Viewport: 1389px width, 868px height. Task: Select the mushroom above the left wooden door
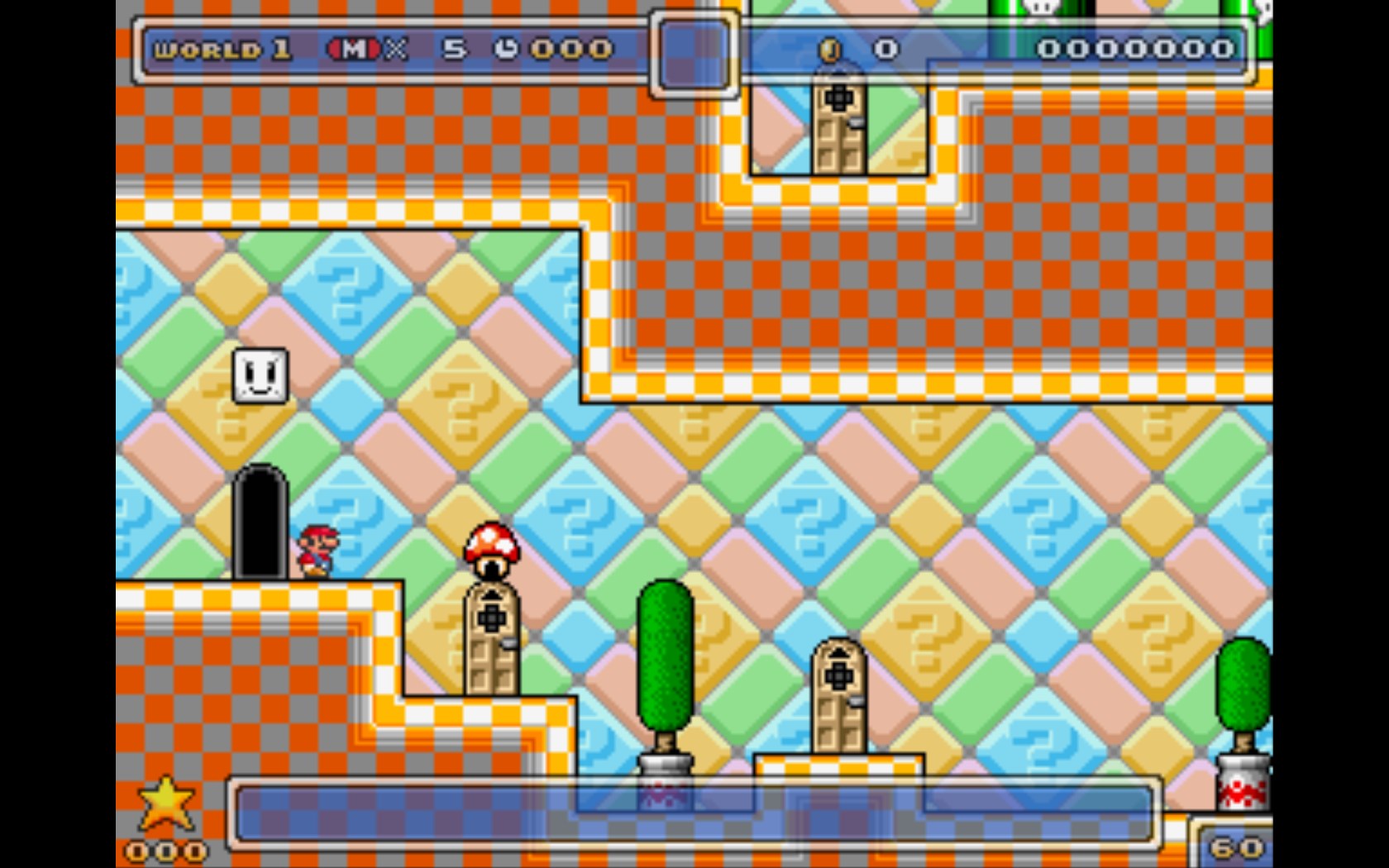491,546
